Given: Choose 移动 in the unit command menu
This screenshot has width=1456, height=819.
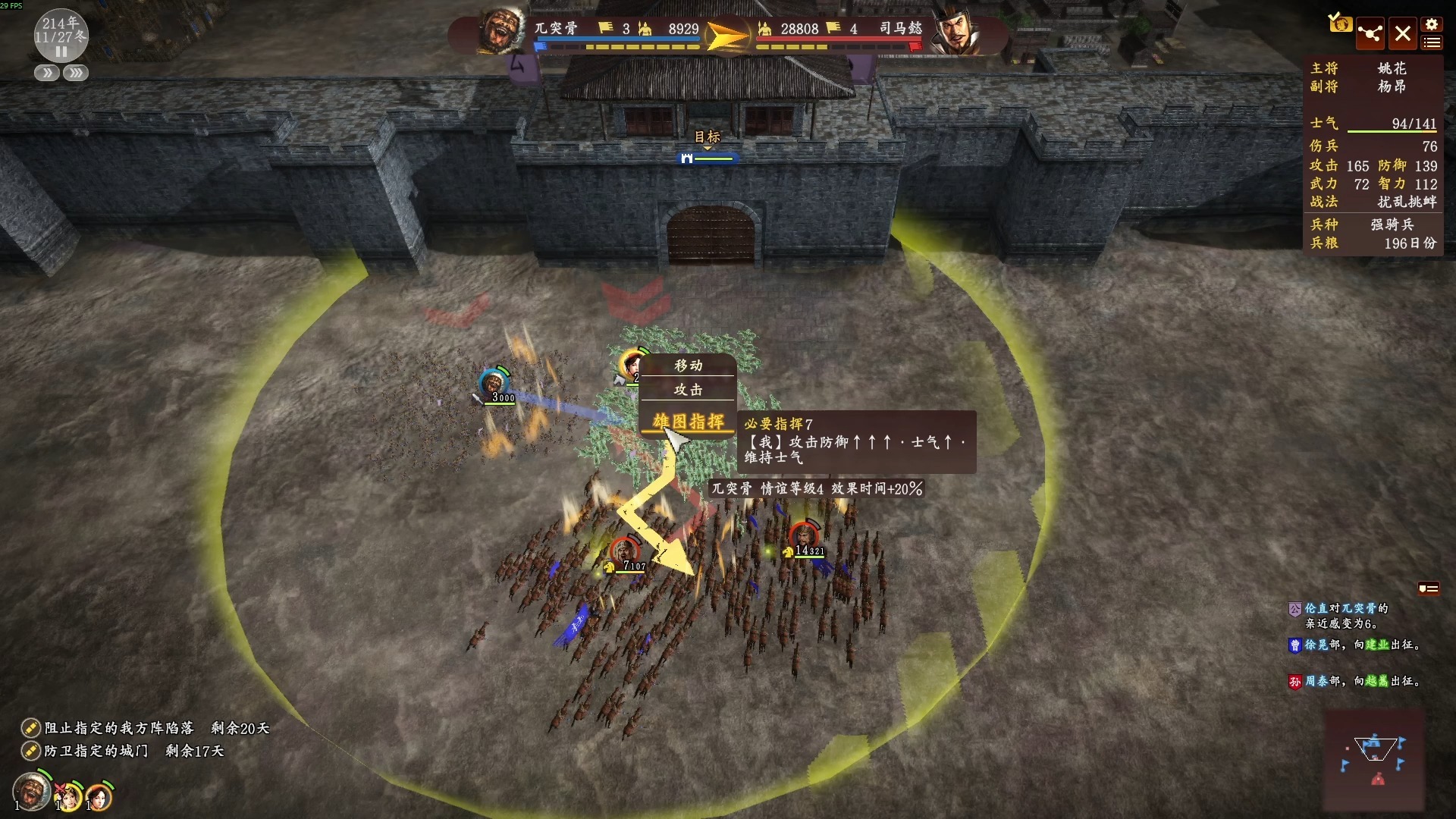Looking at the screenshot, I should (688, 366).
